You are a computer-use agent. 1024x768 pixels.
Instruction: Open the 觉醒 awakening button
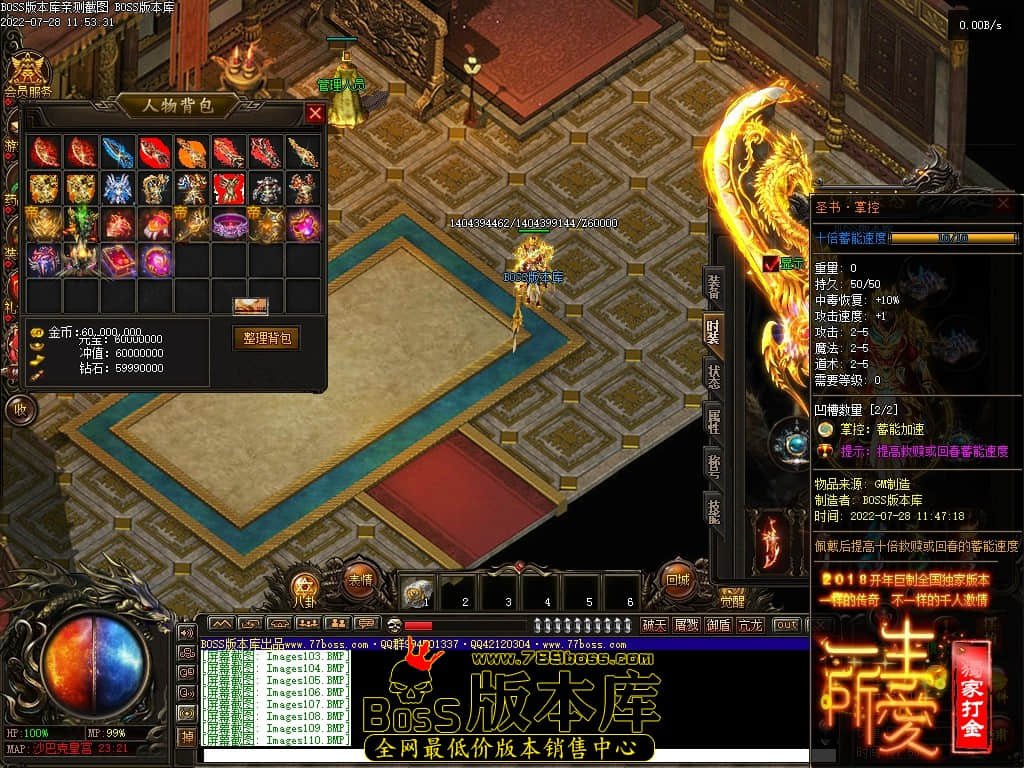733,602
